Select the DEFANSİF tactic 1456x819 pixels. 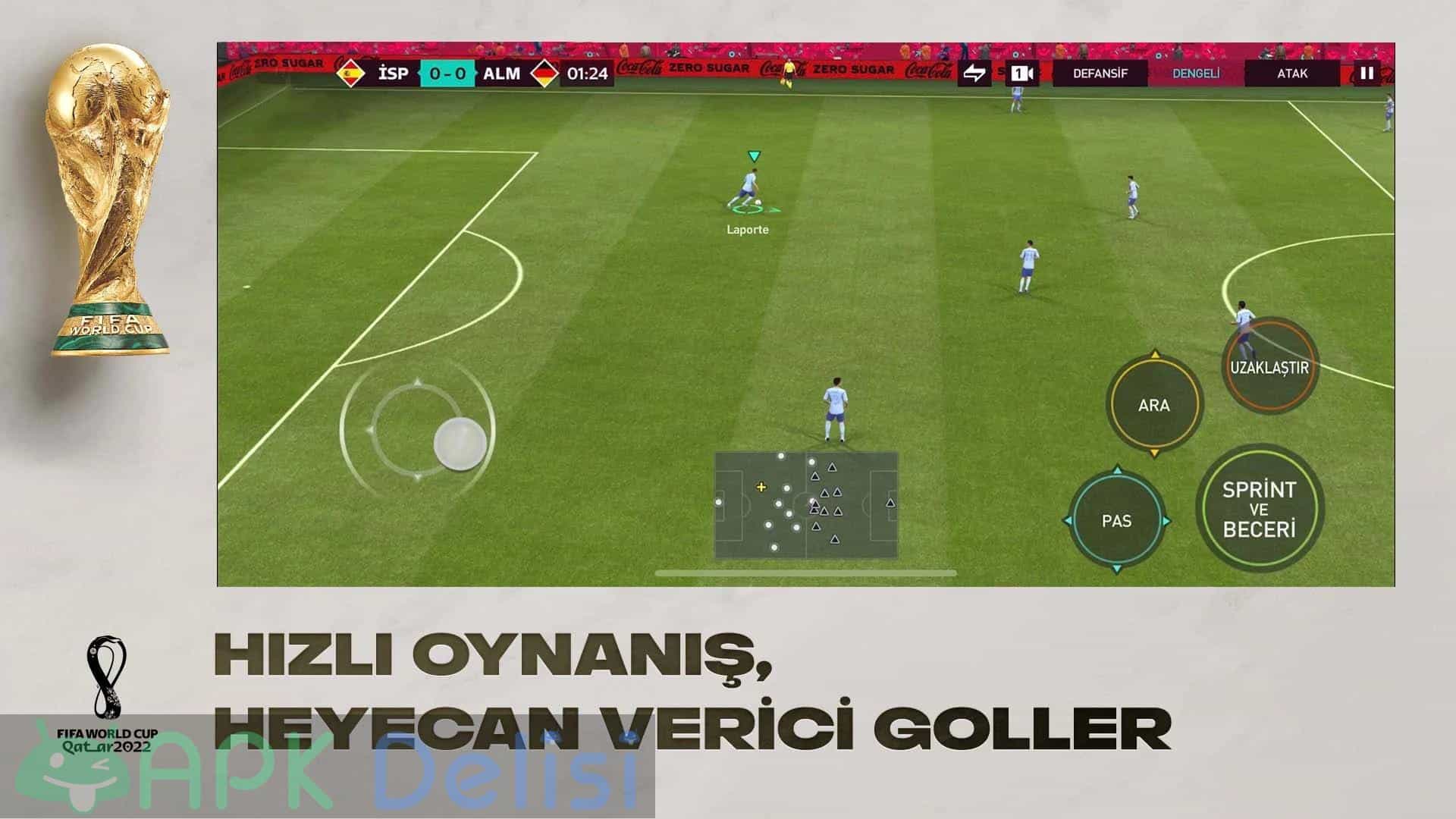(1100, 74)
